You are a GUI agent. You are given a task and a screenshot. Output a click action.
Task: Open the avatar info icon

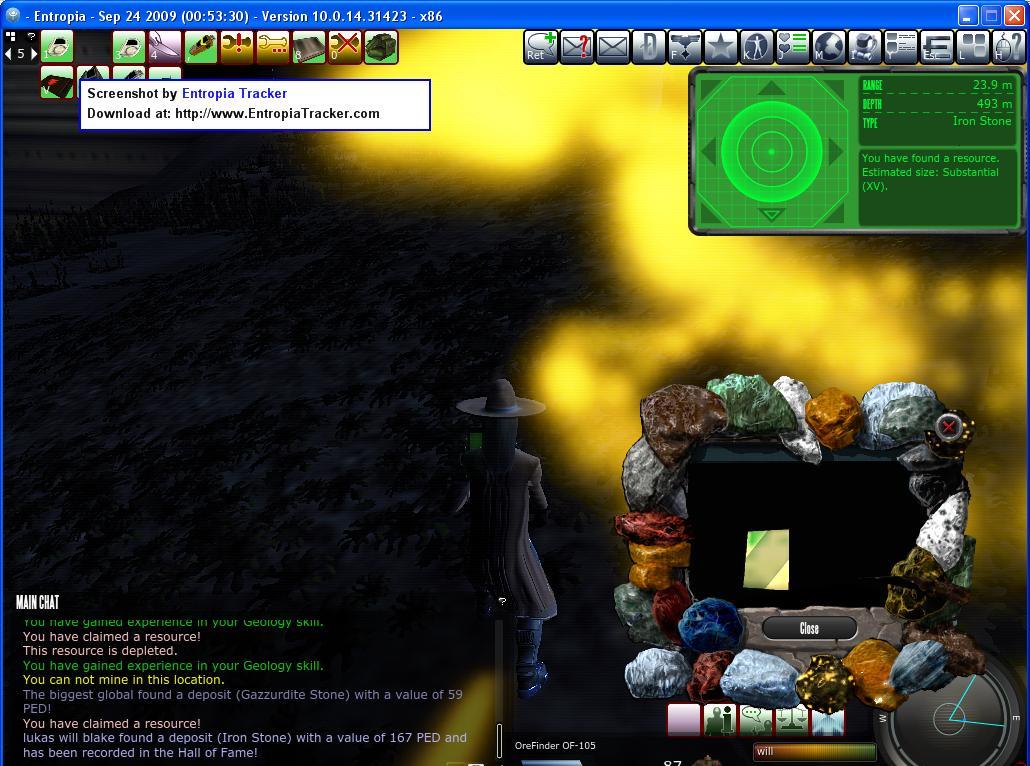coord(719,720)
